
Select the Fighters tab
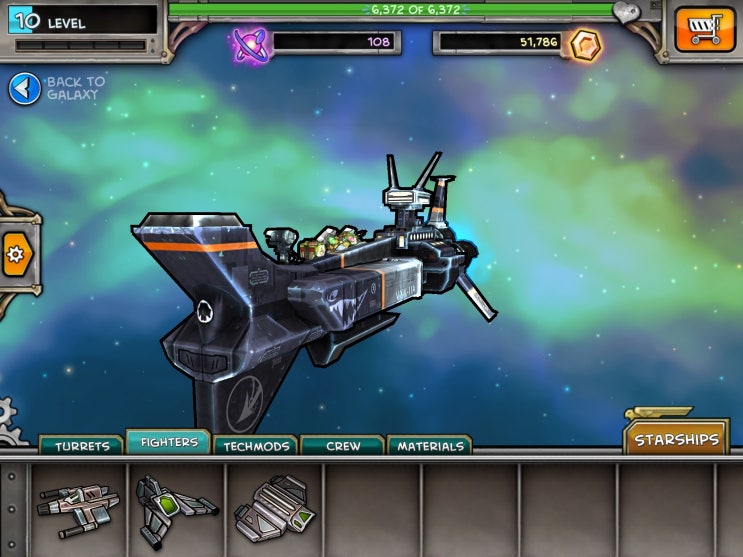[169, 442]
